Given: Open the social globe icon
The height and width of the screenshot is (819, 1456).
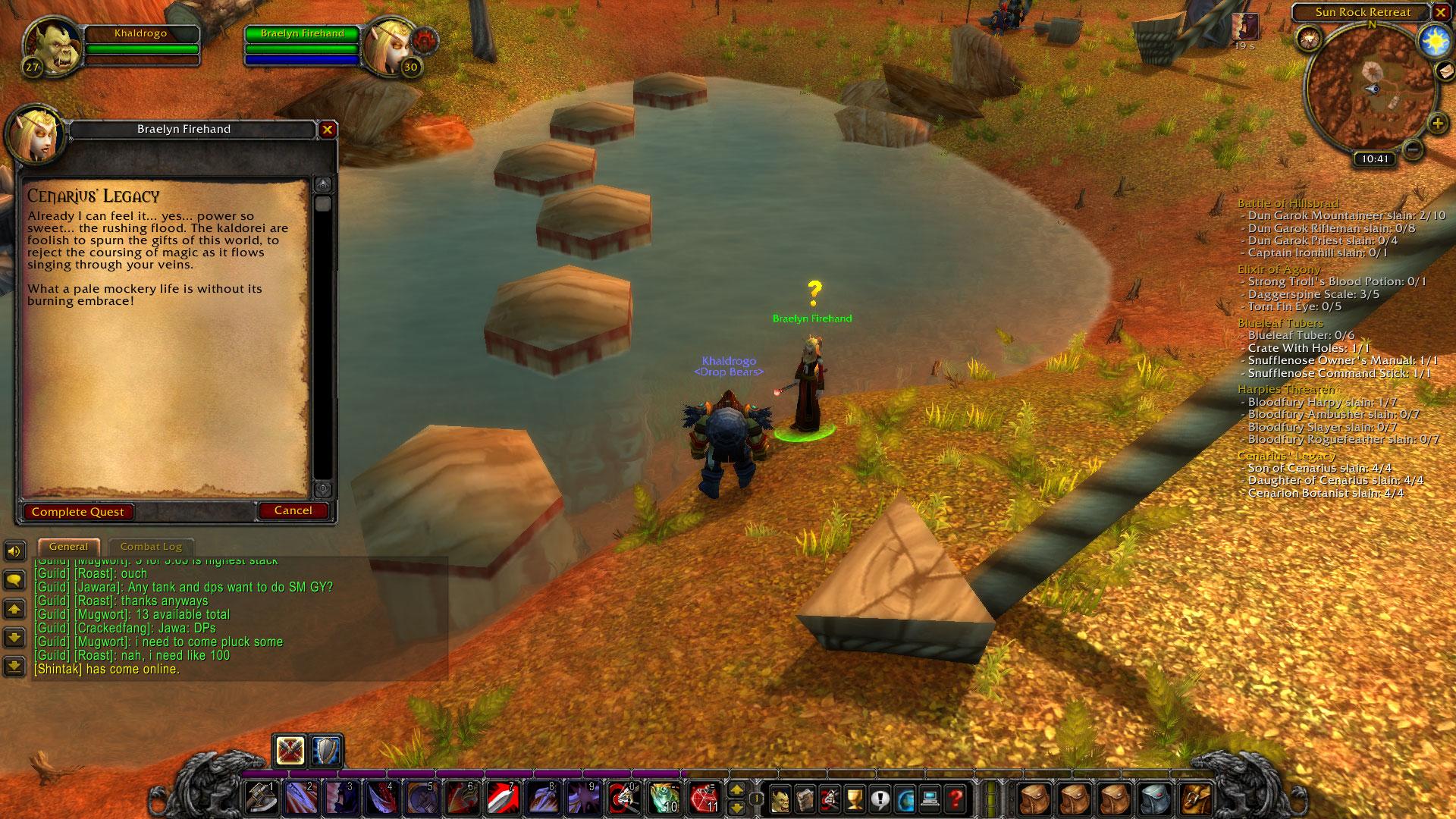Looking at the screenshot, I should pos(904,799).
